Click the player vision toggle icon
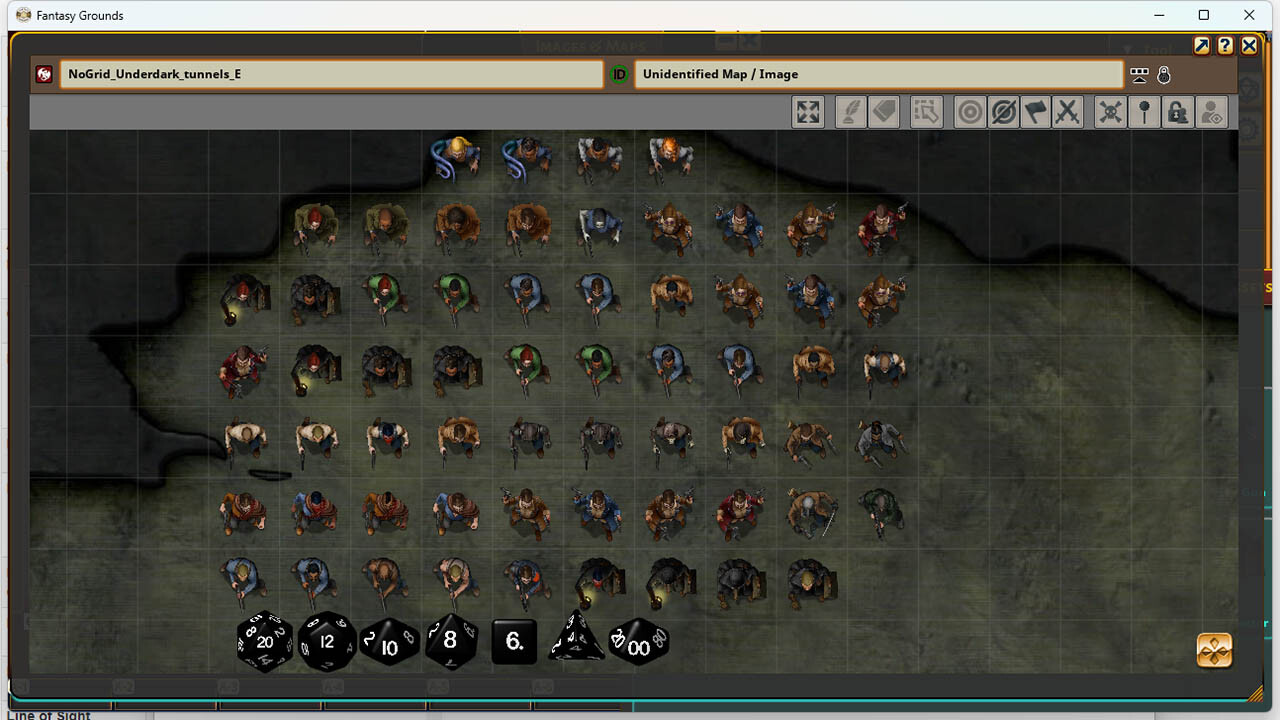This screenshot has width=1280, height=720. [x=1211, y=111]
